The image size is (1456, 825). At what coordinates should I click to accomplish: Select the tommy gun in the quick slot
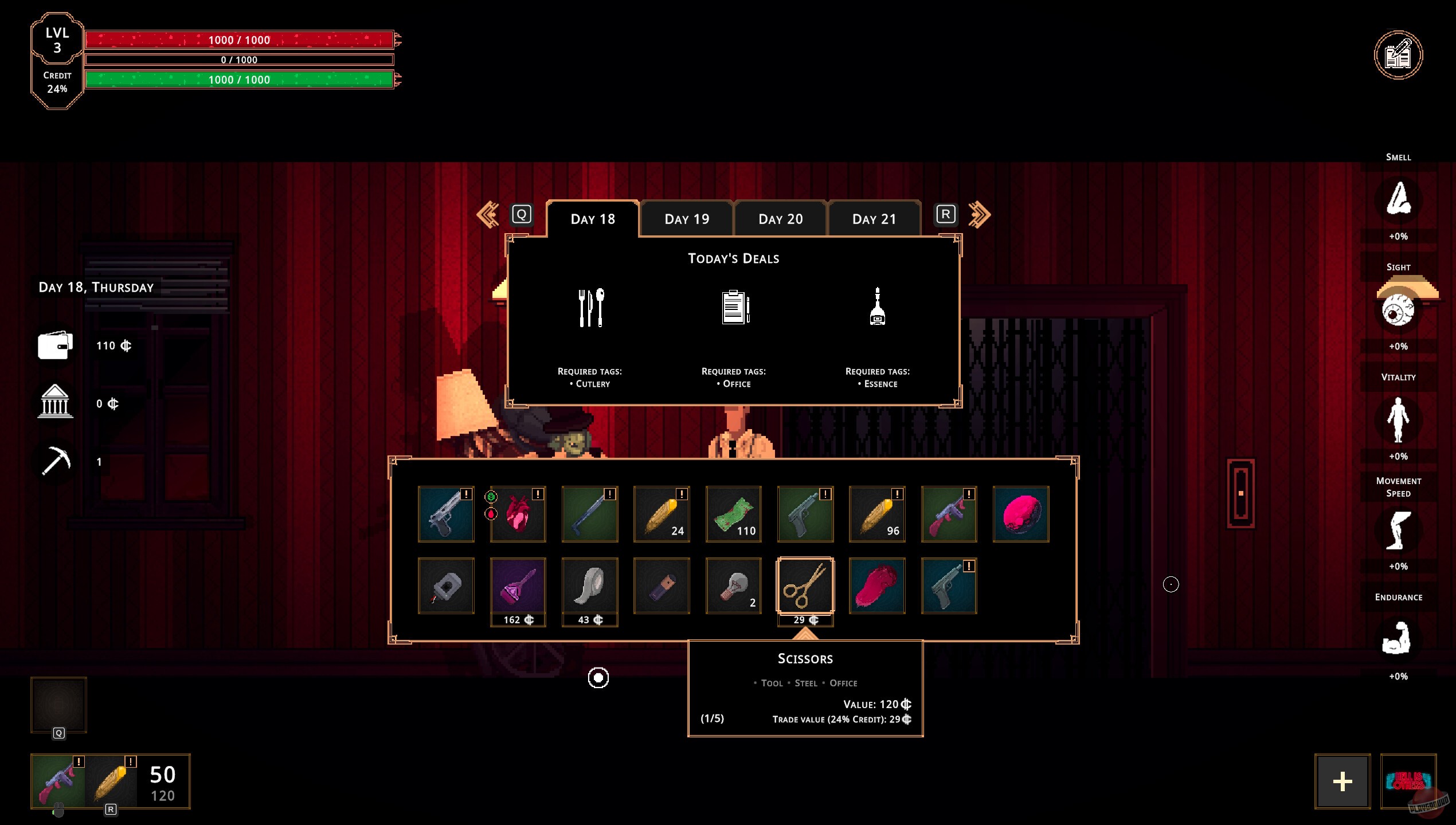59,780
